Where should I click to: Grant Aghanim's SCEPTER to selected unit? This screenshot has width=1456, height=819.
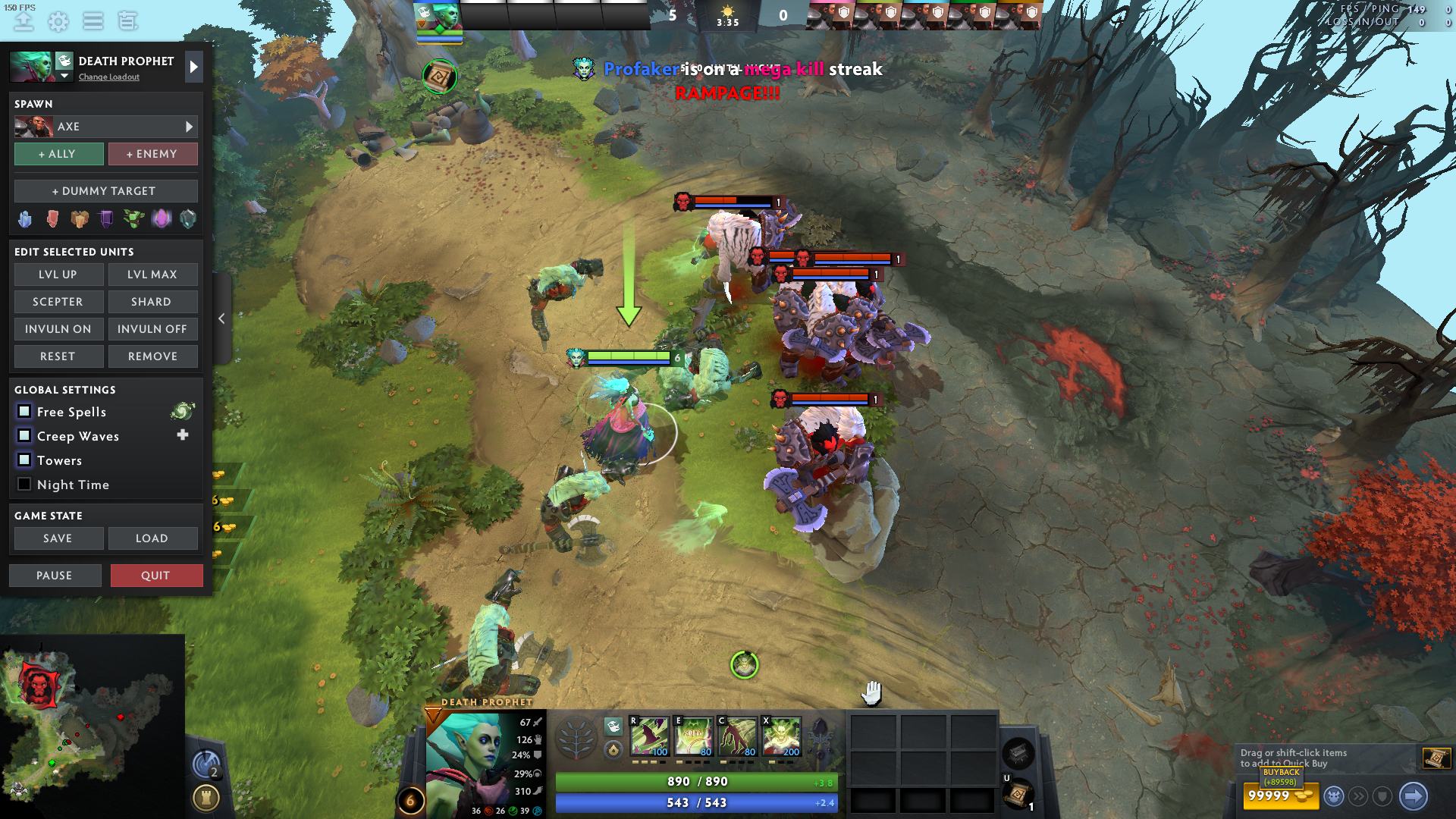(x=58, y=302)
